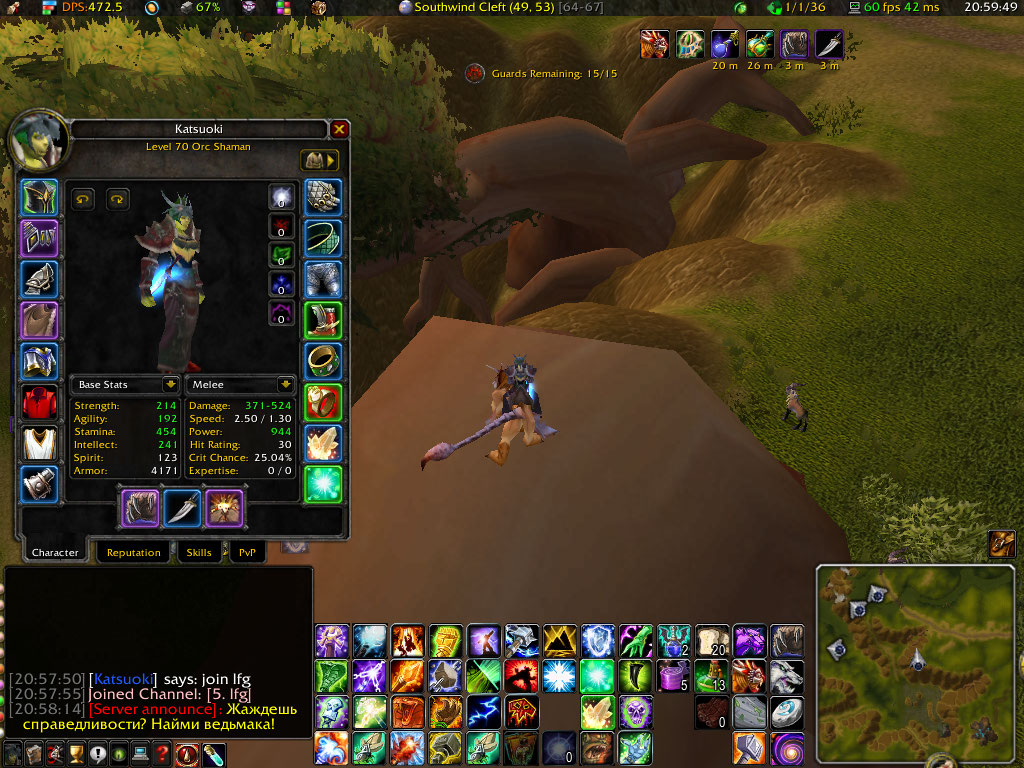
Task: Close the Katsuoki character window
Action: 340,129
